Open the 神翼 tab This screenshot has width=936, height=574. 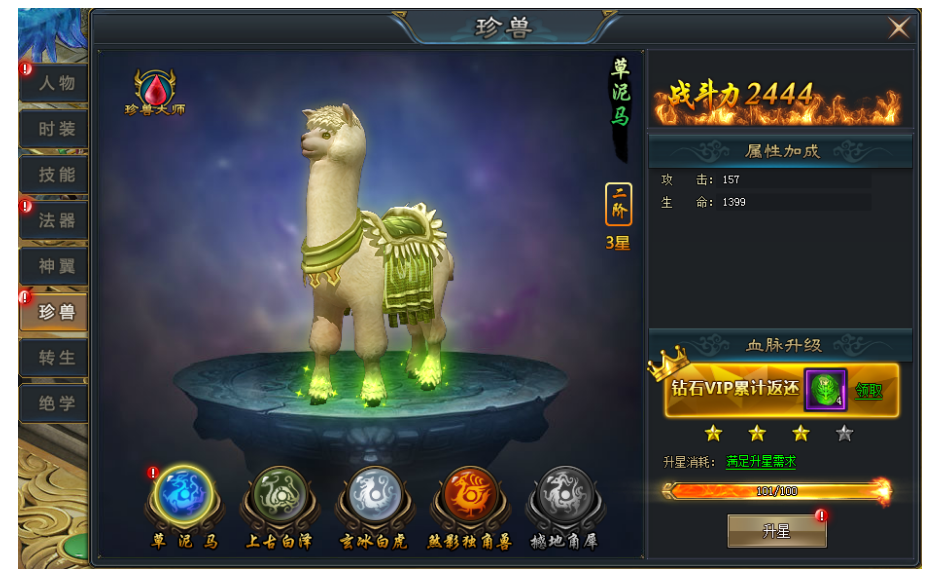[x=57, y=267]
